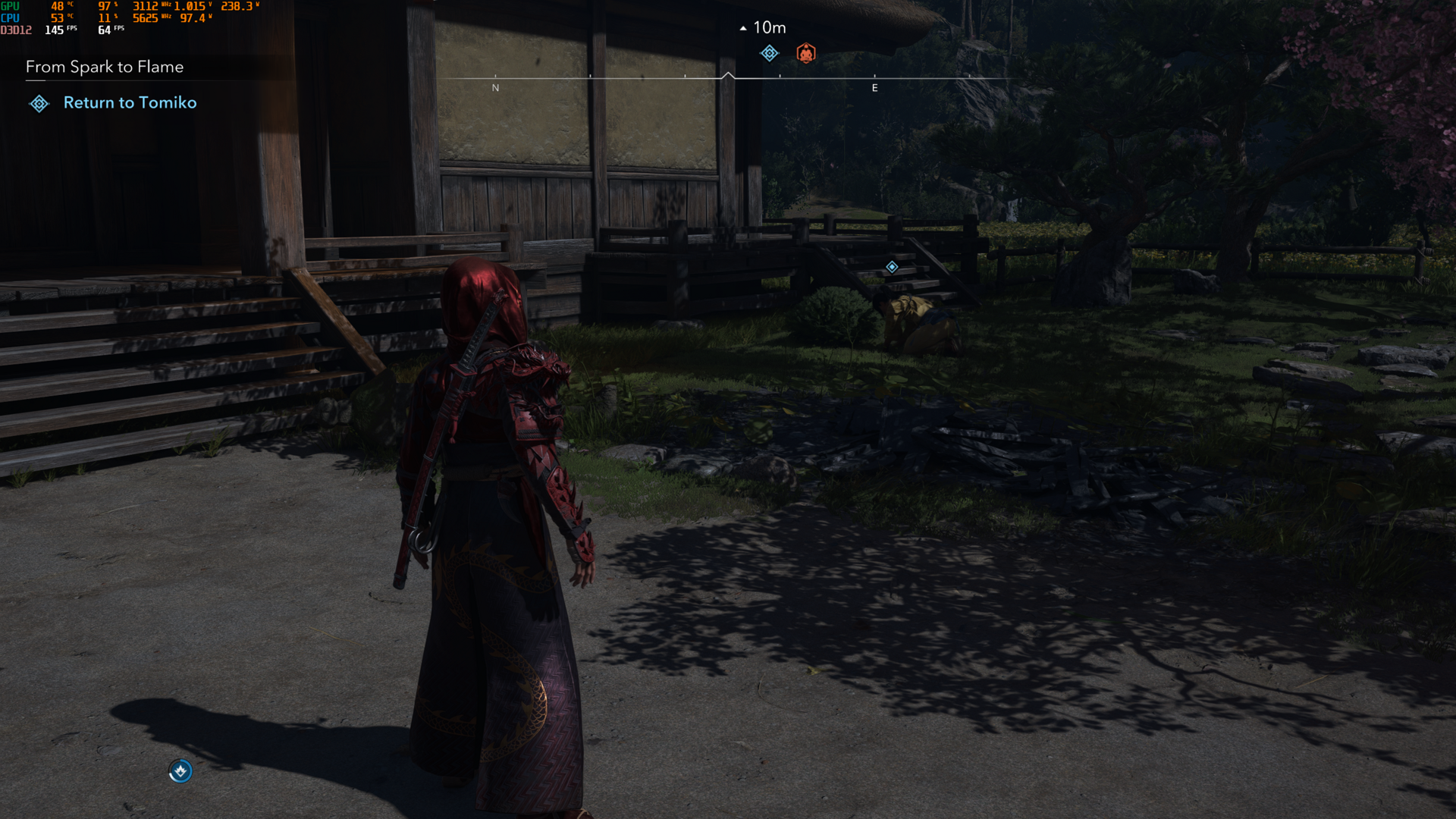Expand the distance indicator above the compass
This screenshot has width=1456, height=819.
tap(768, 27)
